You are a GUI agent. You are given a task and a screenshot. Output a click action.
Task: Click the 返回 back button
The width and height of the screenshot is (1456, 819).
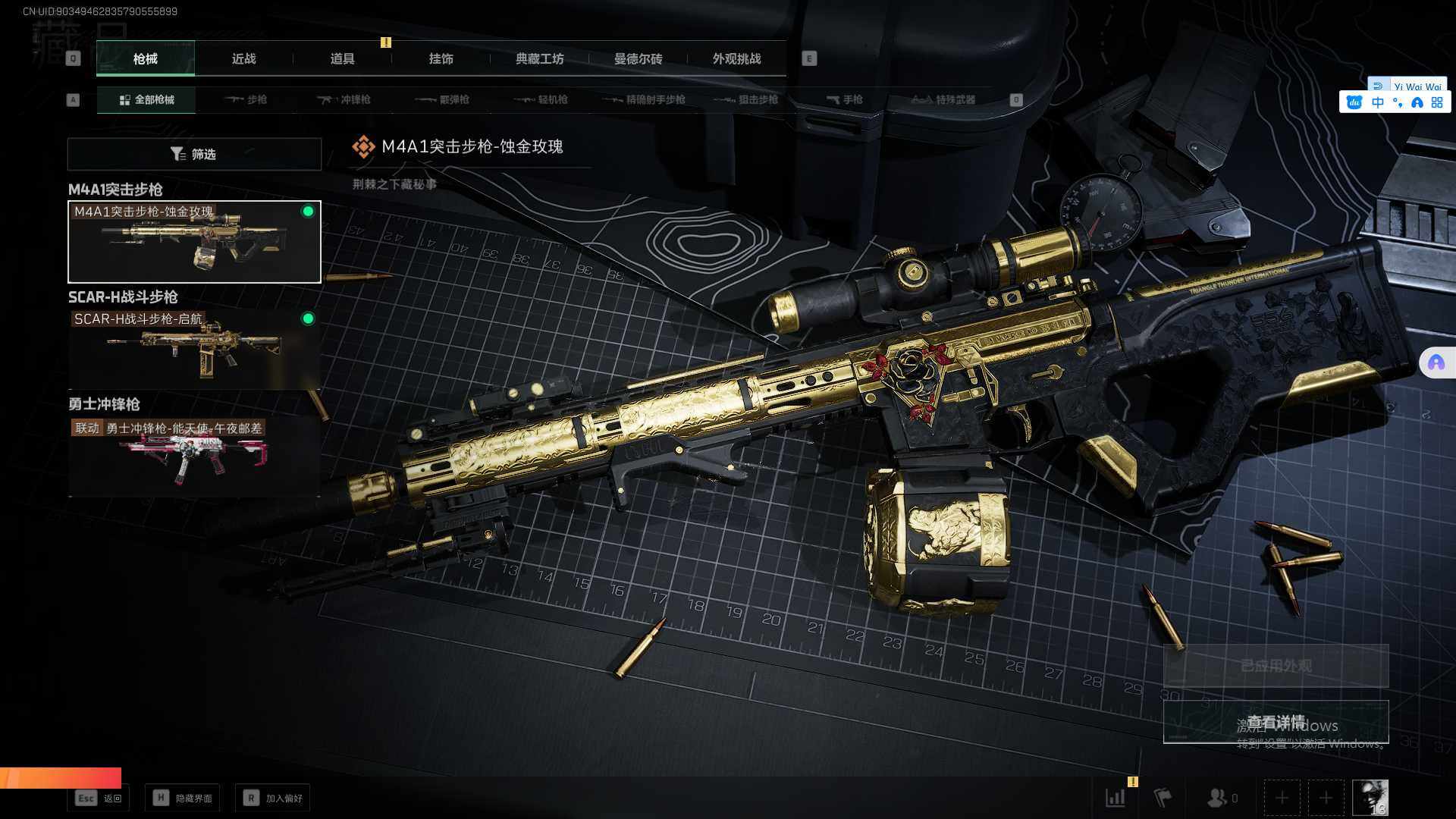click(x=99, y=798)
